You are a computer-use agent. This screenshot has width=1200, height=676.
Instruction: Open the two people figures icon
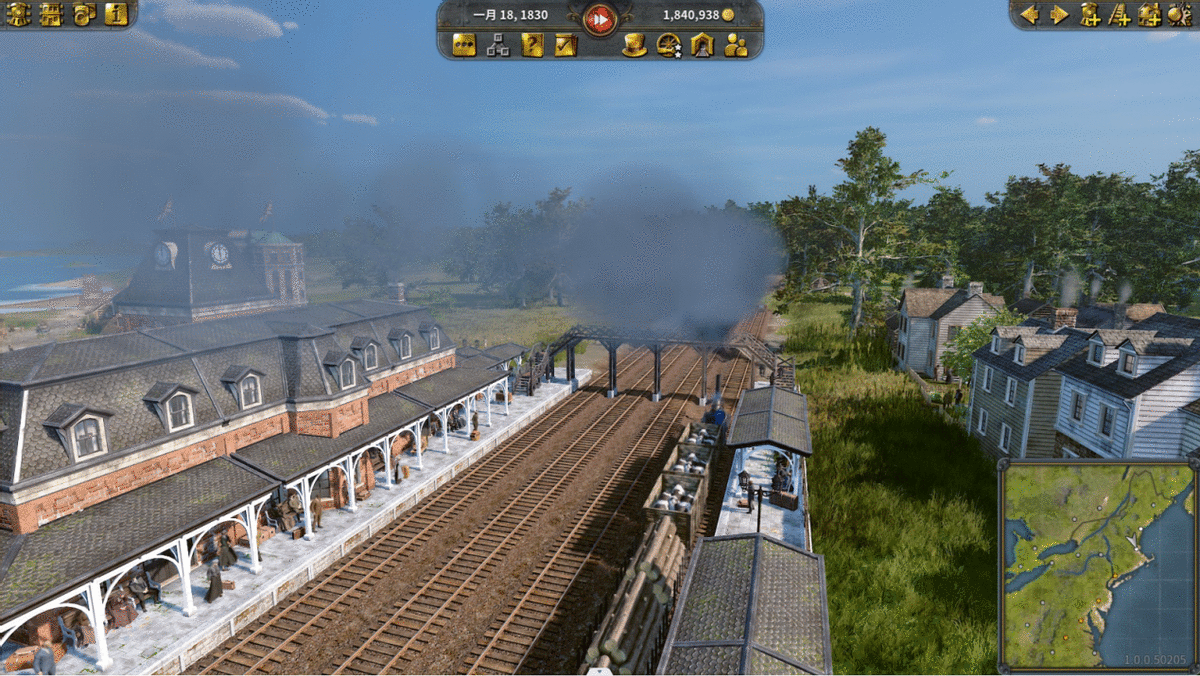click(736, 45)
